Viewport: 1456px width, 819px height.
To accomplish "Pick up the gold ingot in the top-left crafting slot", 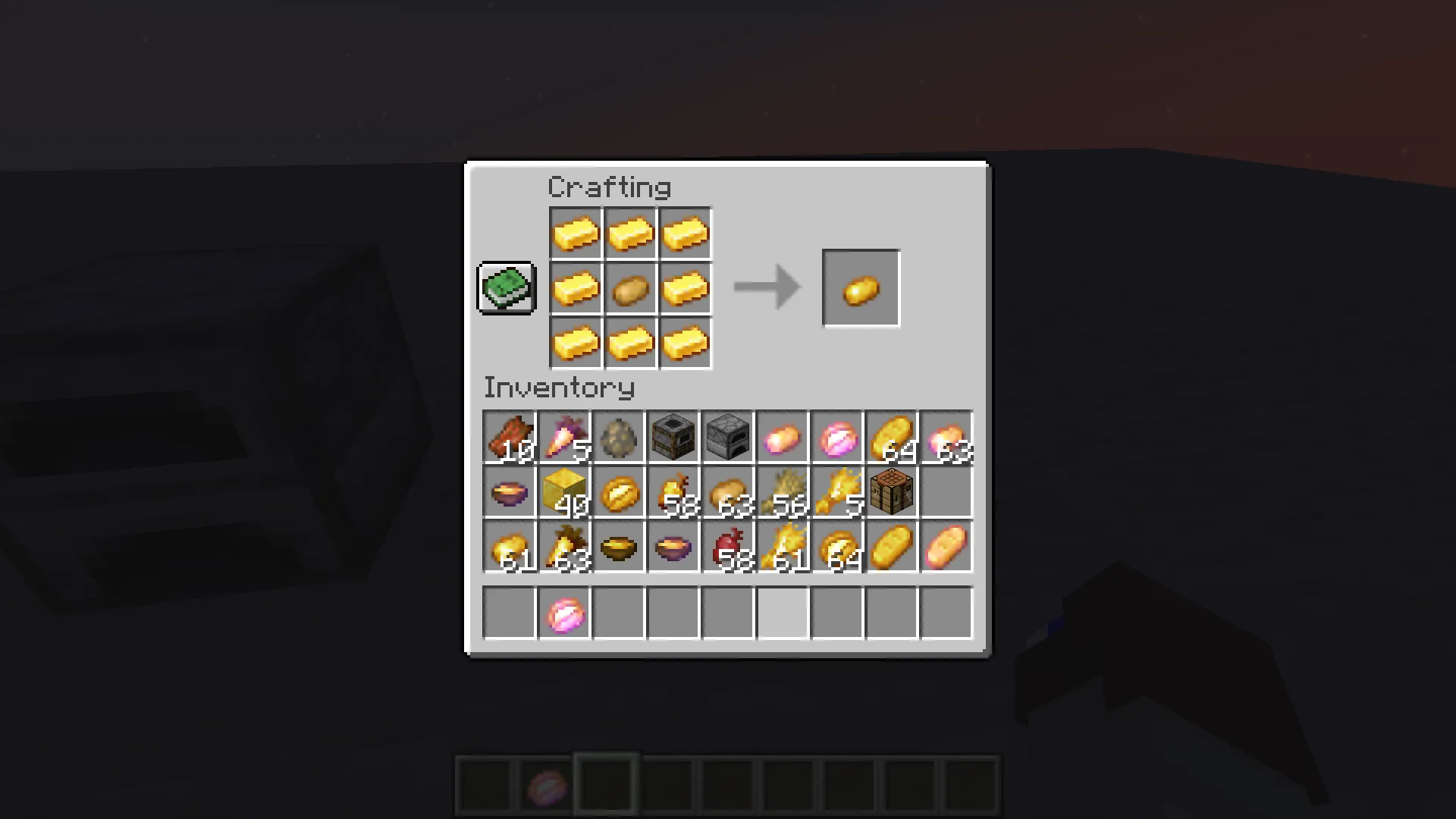I will [576, 233].
